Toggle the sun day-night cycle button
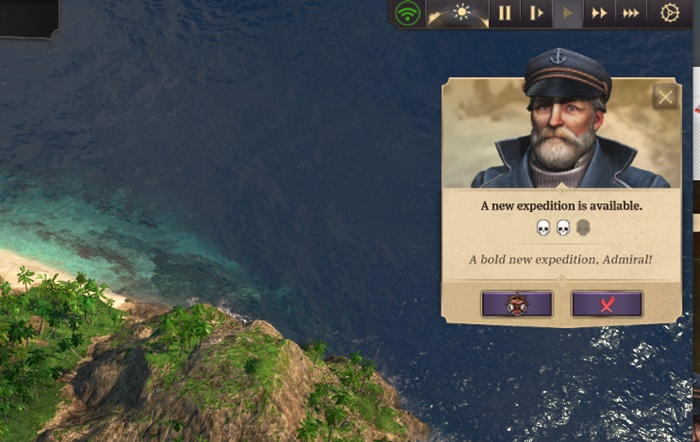The height and width of the screenshot is (442, 700). (x=461, y=13)
